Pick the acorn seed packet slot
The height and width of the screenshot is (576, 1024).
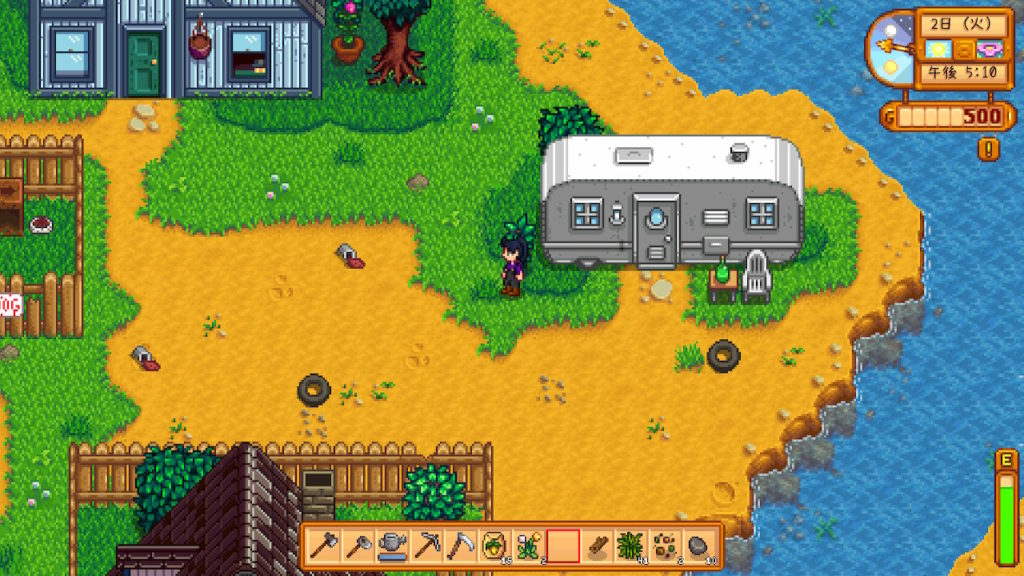pos(495,546)
